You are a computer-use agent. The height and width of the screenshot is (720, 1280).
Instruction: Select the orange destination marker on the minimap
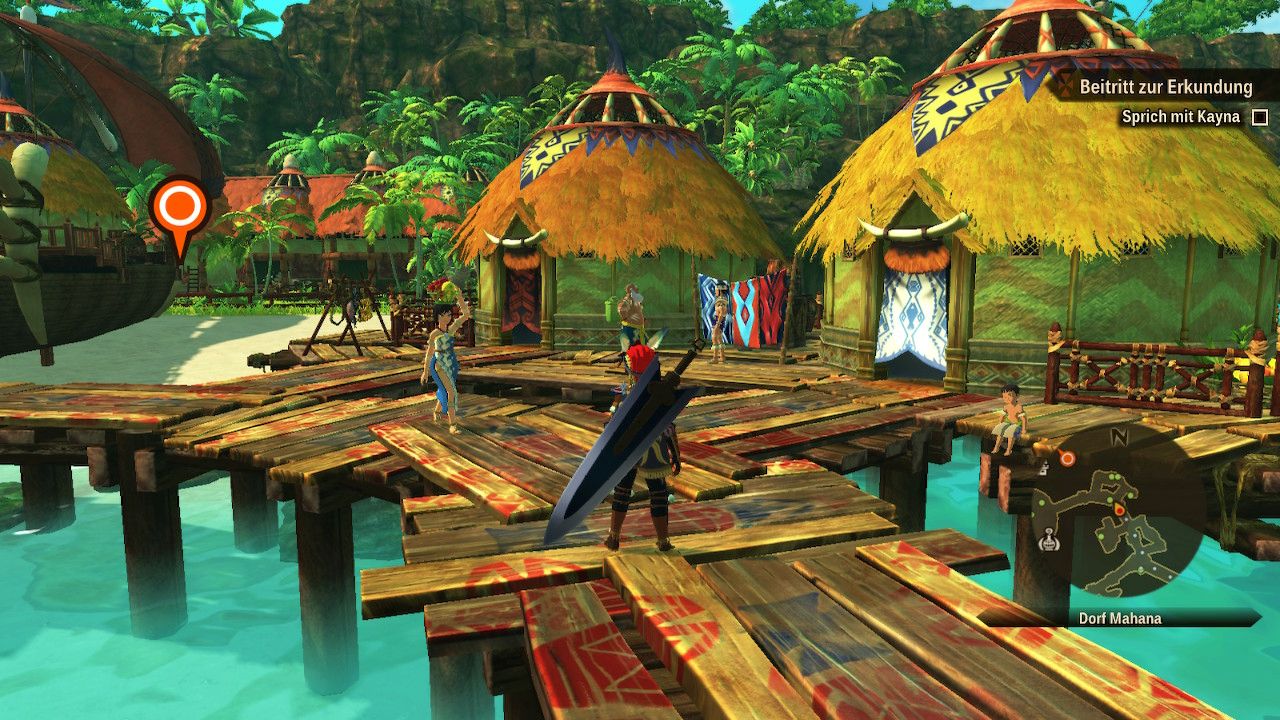[1067, 458]
